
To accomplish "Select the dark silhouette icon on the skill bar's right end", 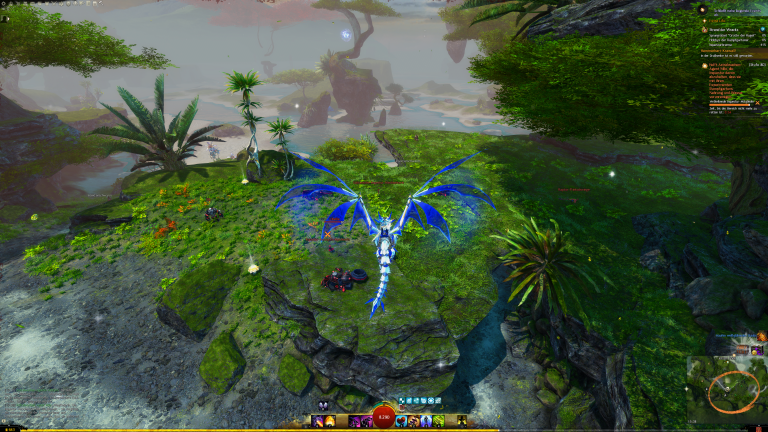I will pos(461,421).
